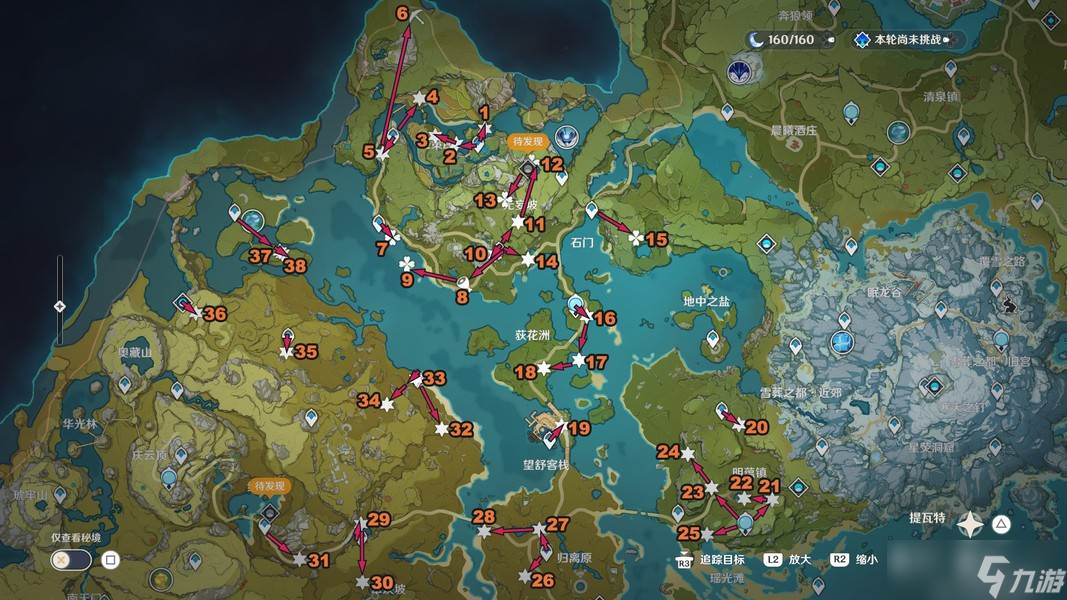This screenshot has height=600, width=1067.
Task: Select the statue marker between route points 25 and 21
Action: (745, 521)
